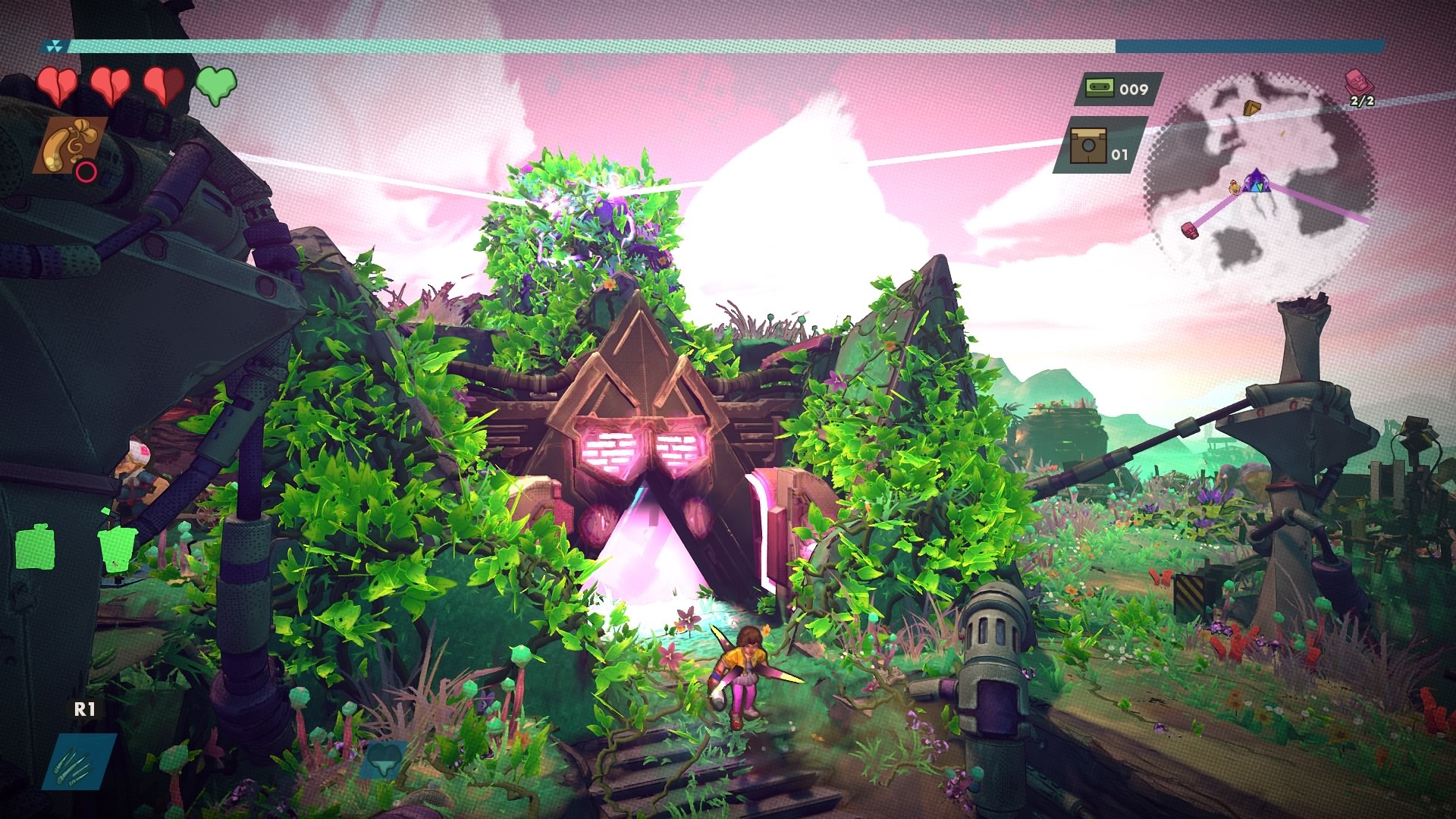Click the green cassette tape icon
This screenshot has width=1456, height=819.
coord(1096,89)
